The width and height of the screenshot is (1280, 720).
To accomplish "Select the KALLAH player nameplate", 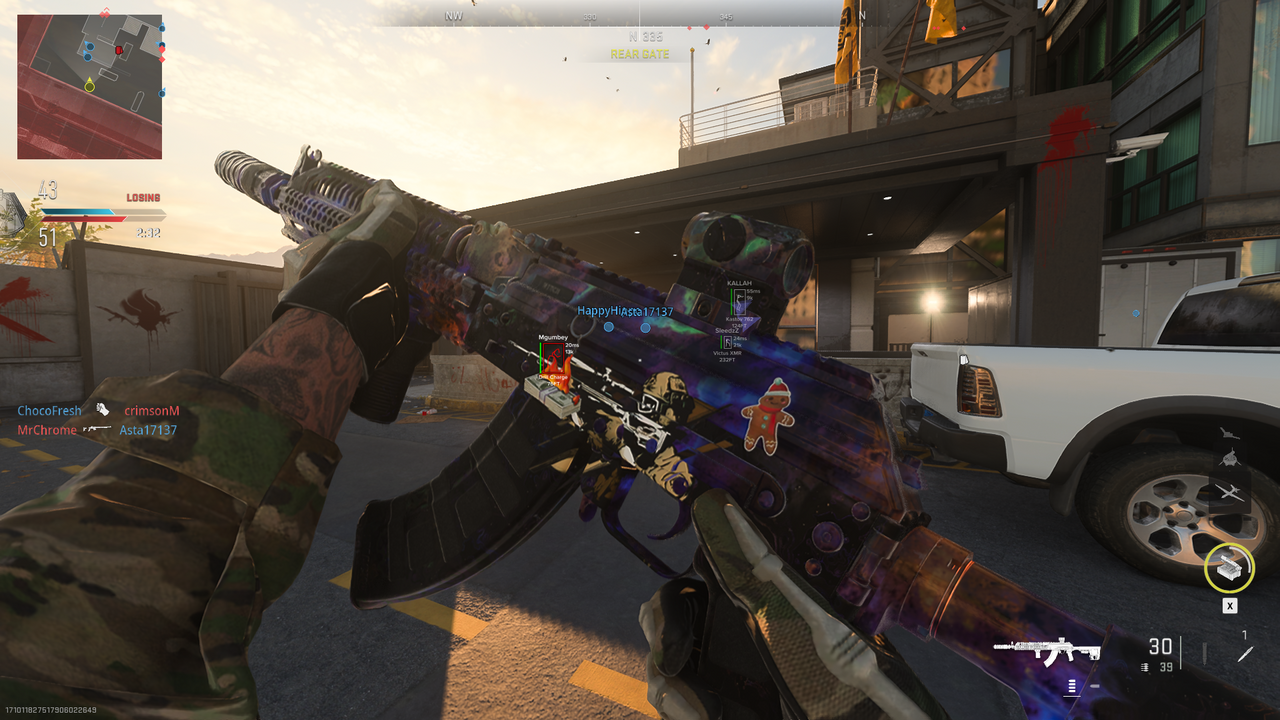I will pos(739,284).
